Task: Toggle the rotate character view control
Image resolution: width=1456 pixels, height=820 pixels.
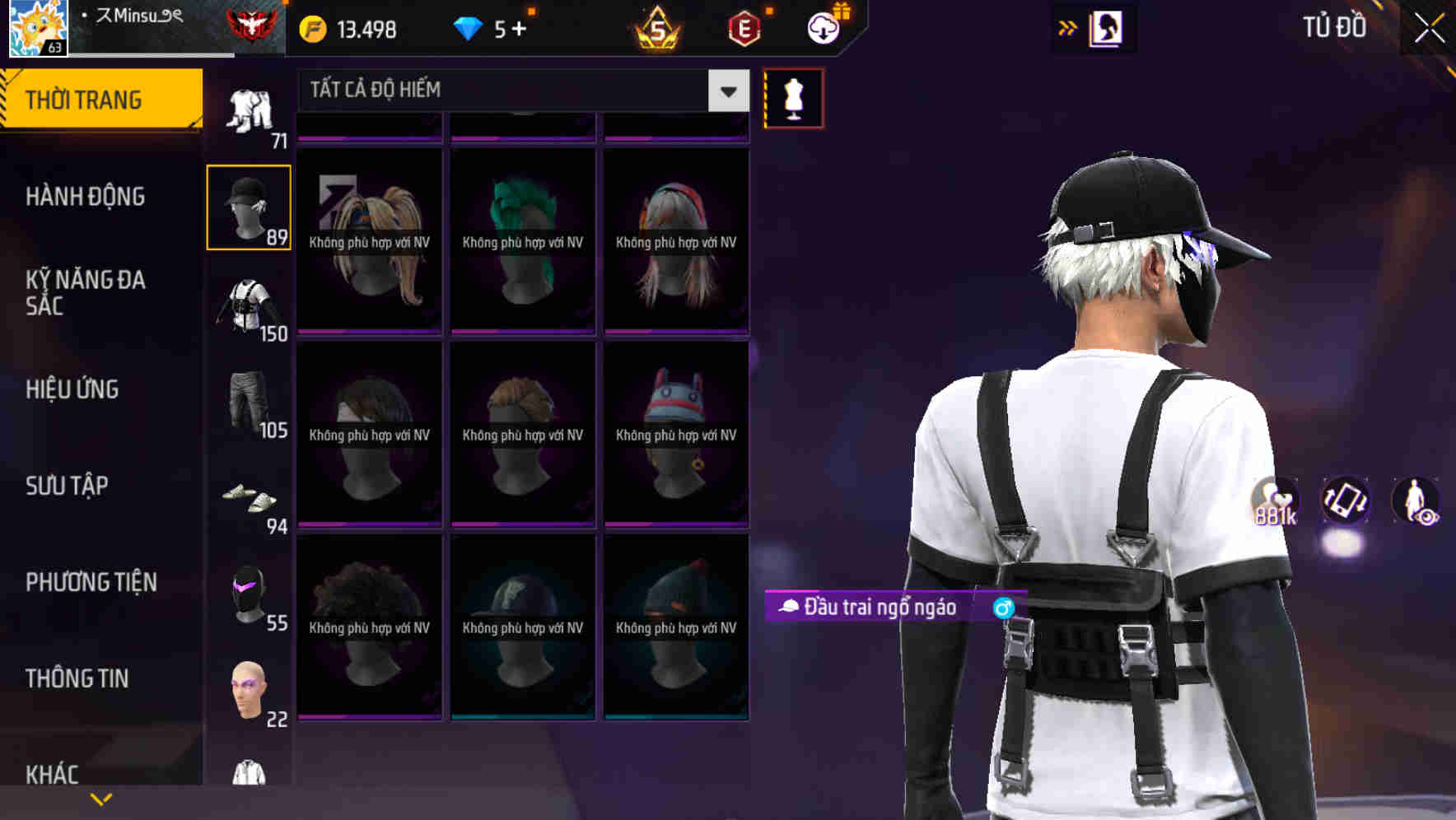Action: pos(1344,502)
